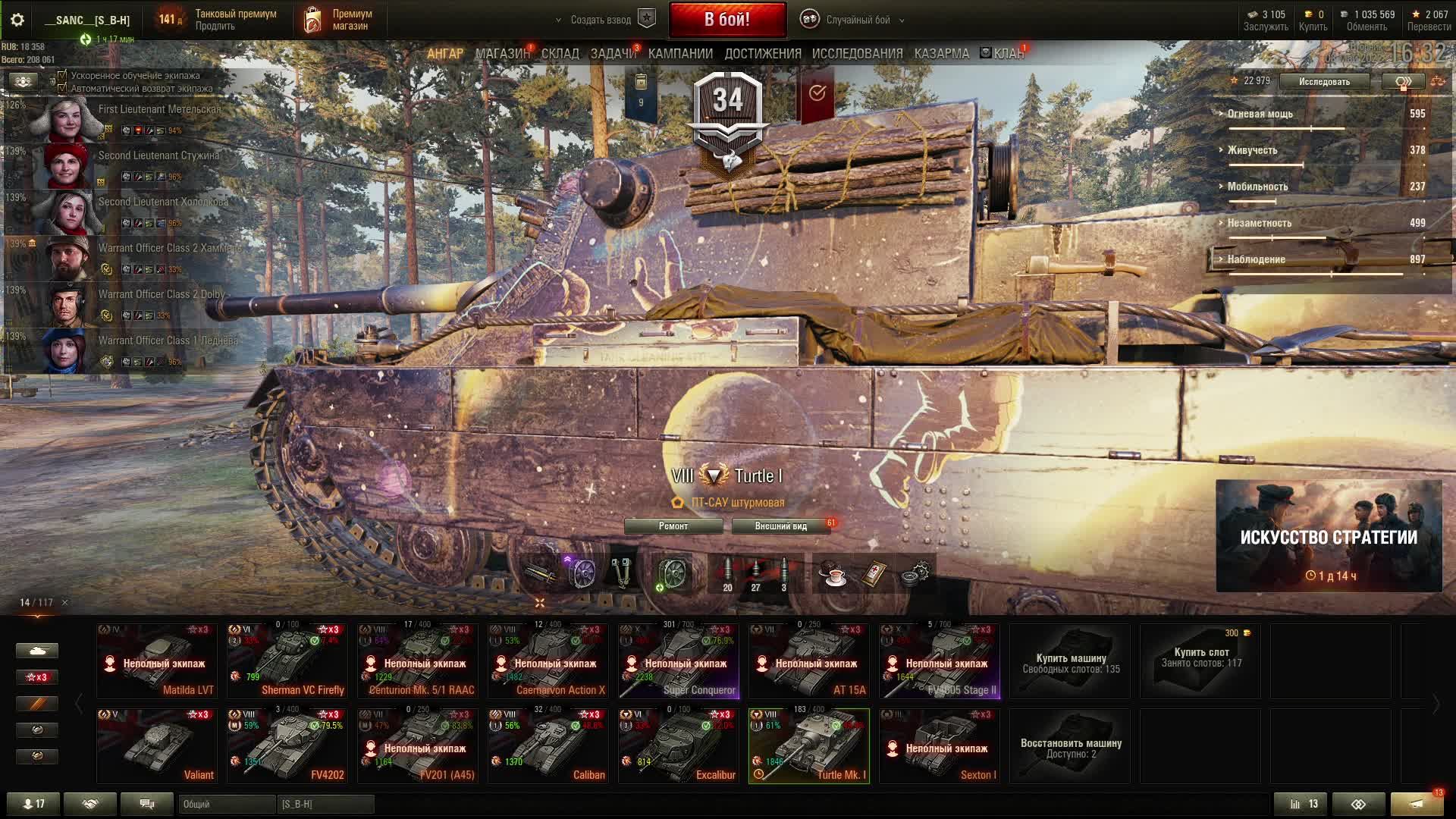Uncheck Ускоренное обучение экипажа
Image resolution: width=1456 pixels, height=819 pixels.
coord(62,76)
